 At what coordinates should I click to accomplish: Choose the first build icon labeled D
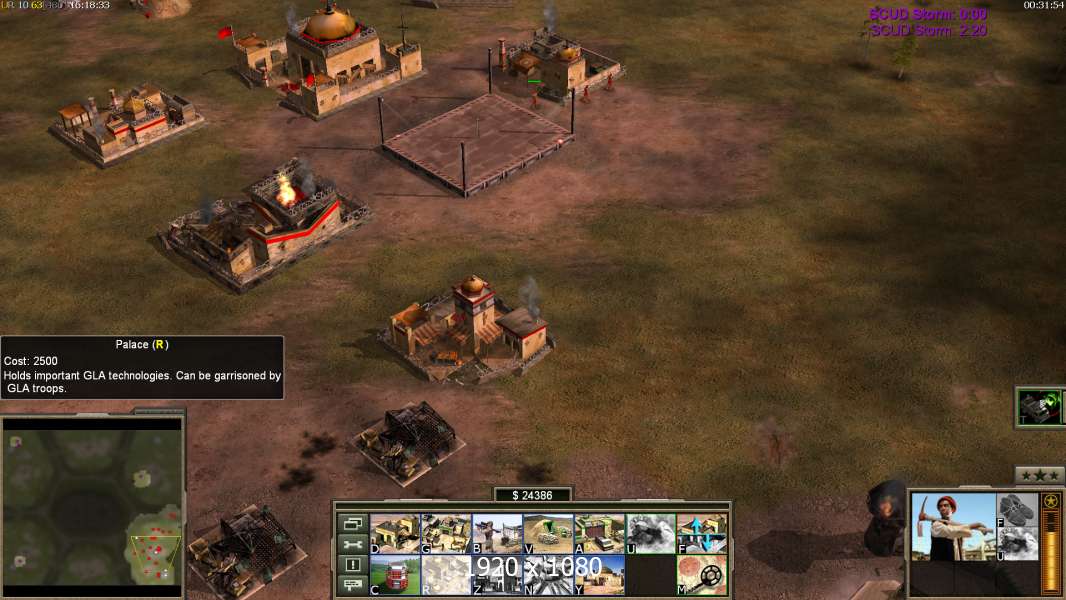394,534
